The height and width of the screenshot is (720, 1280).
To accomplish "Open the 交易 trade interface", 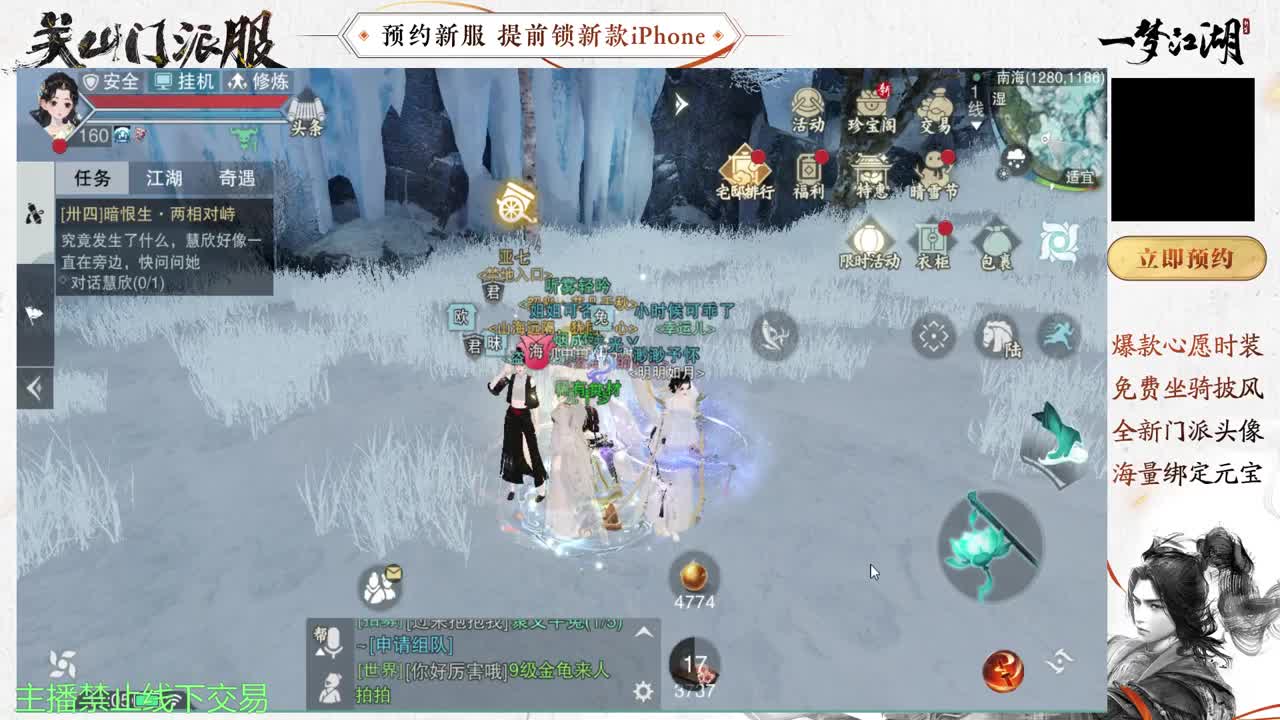I will (x=935, y=106).
